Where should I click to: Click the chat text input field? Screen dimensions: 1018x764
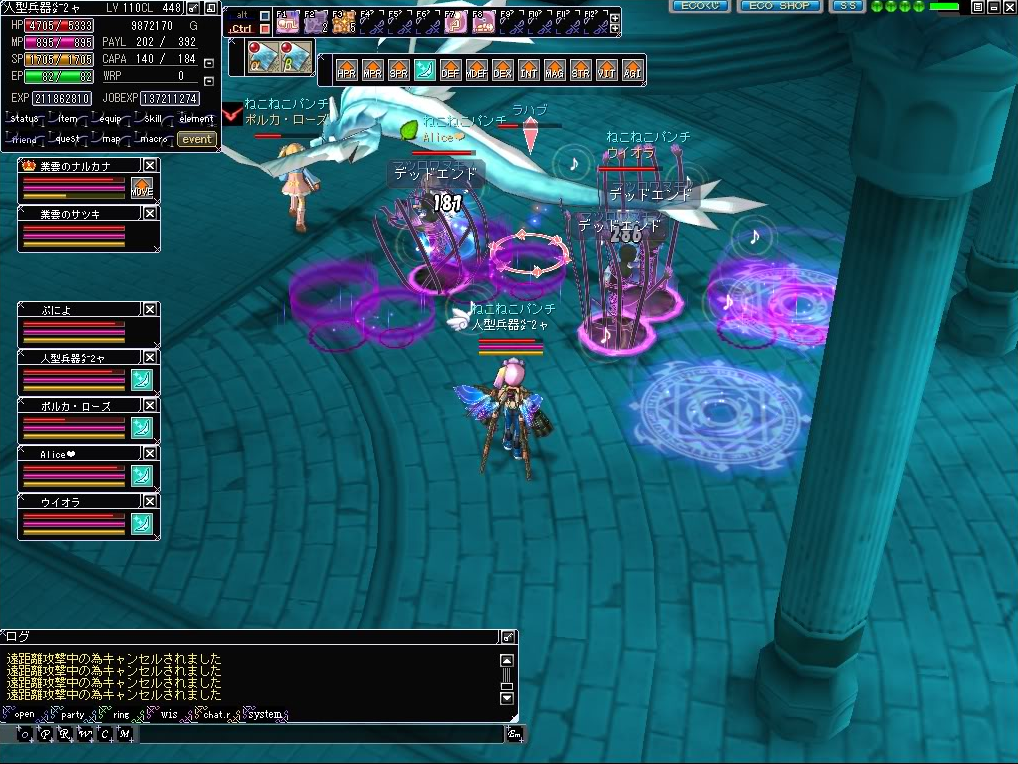point(320,734)
